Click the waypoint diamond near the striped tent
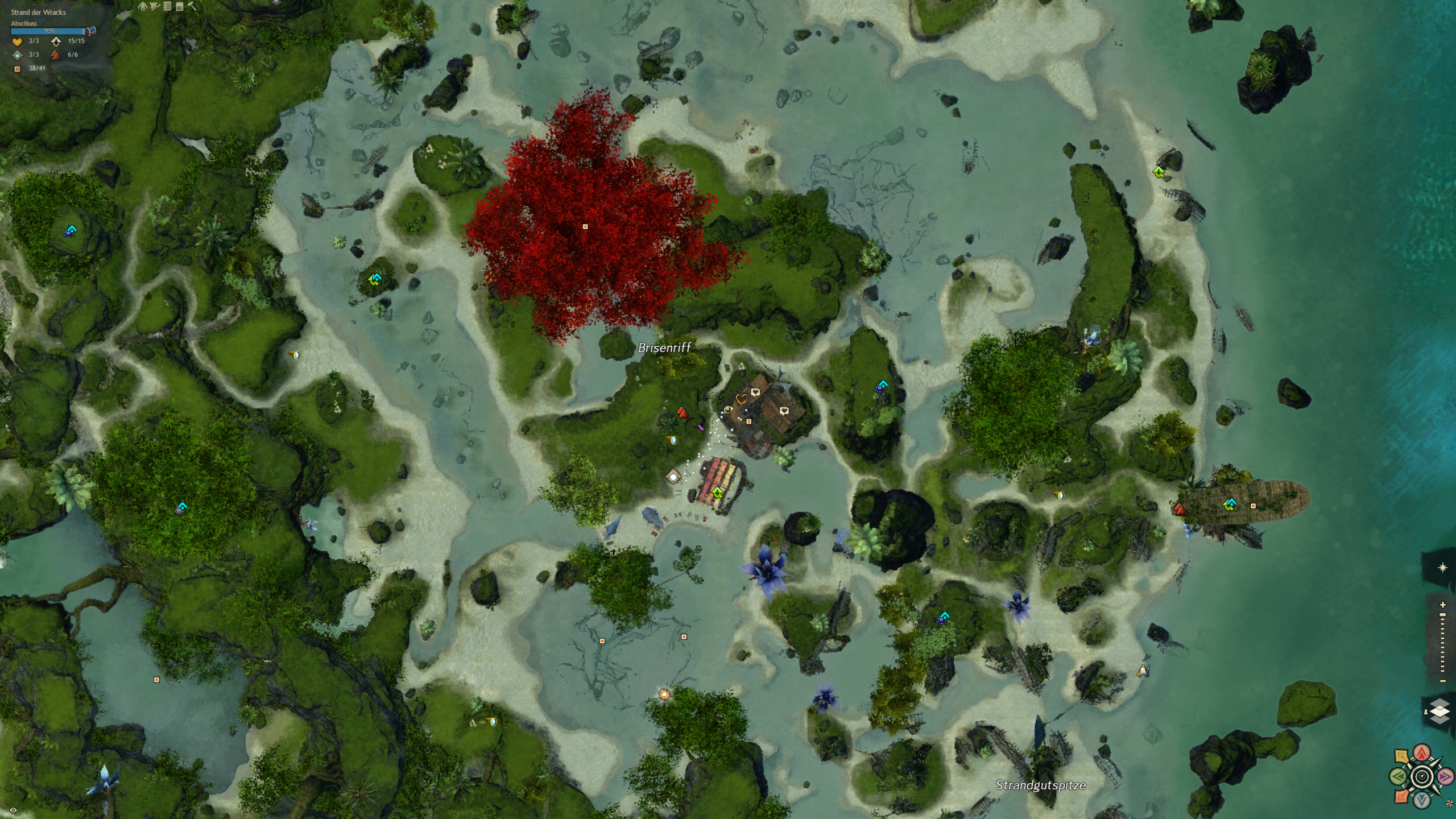This screenshot has height=819, width=1456. tap(673, 477)
